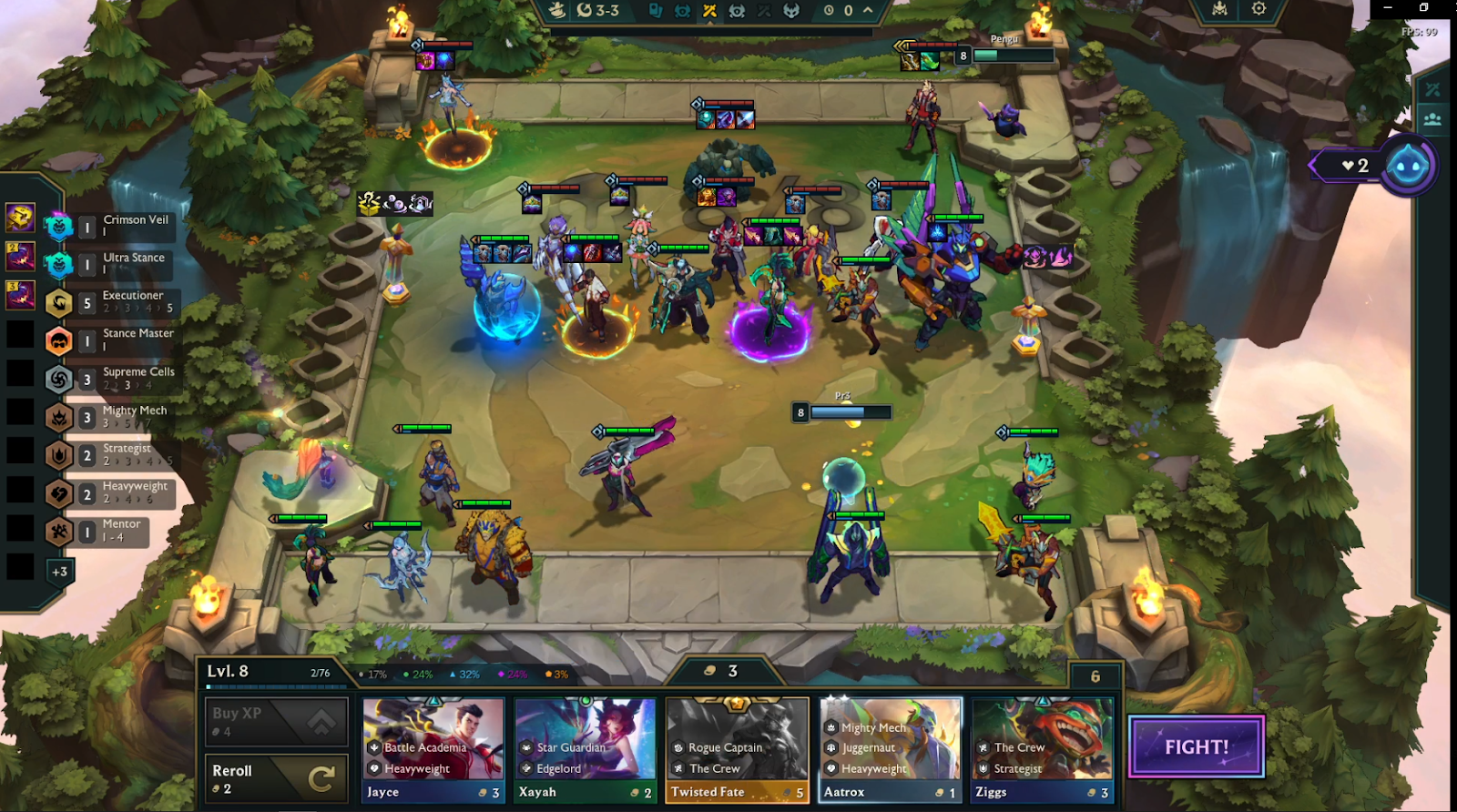
Task: Buy Ziggs from the shop
Action: 1042,749
